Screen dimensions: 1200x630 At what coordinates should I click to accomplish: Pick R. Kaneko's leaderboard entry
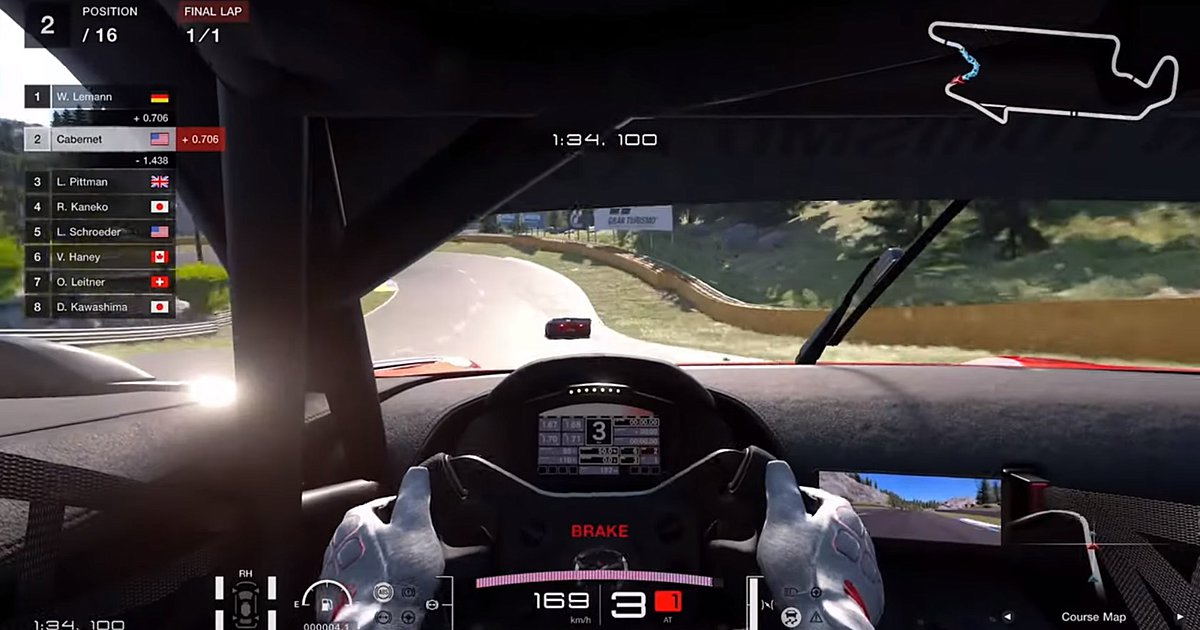coord(98,207)
